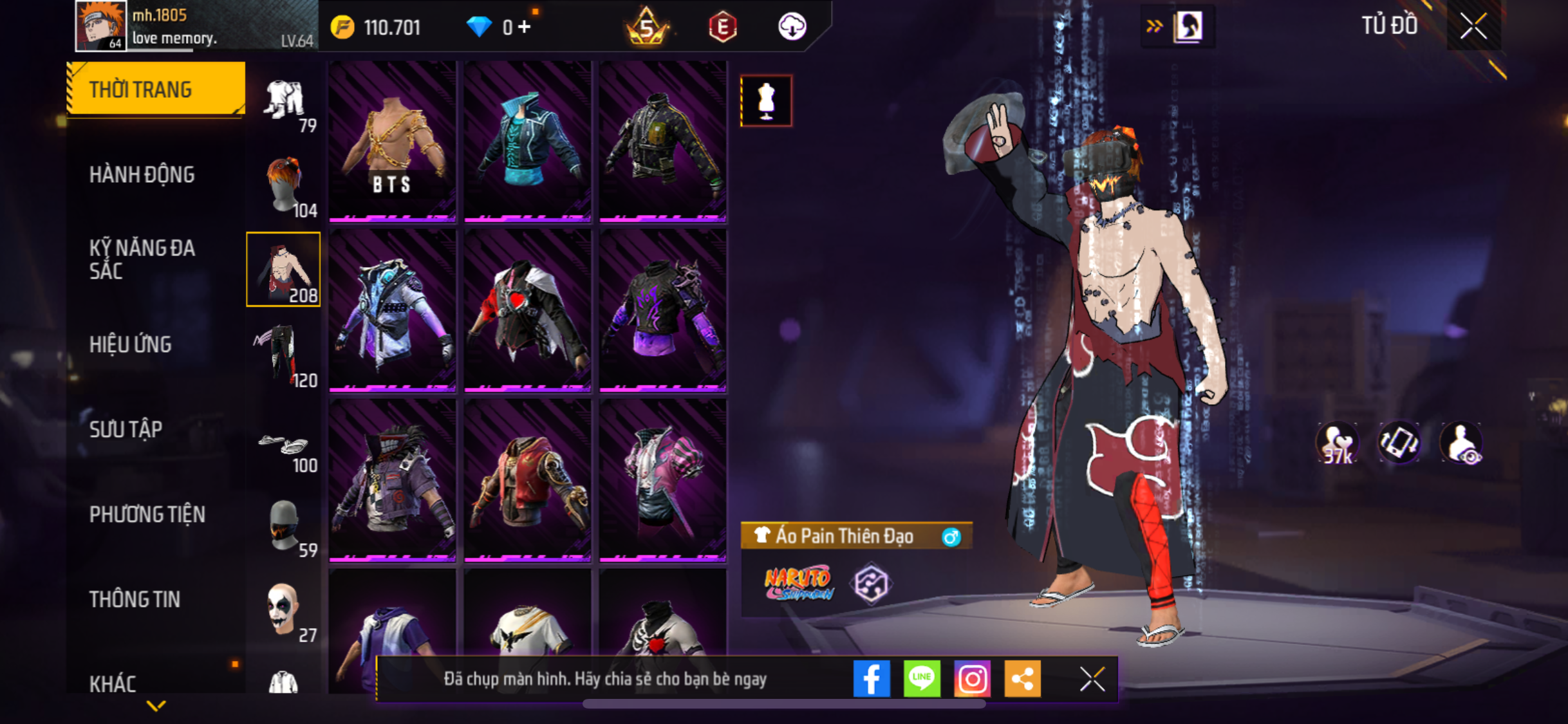This screenshot has height=724, width=1568.
Task: Go to the SƯU TẬP tab
Action: (126, 429)
